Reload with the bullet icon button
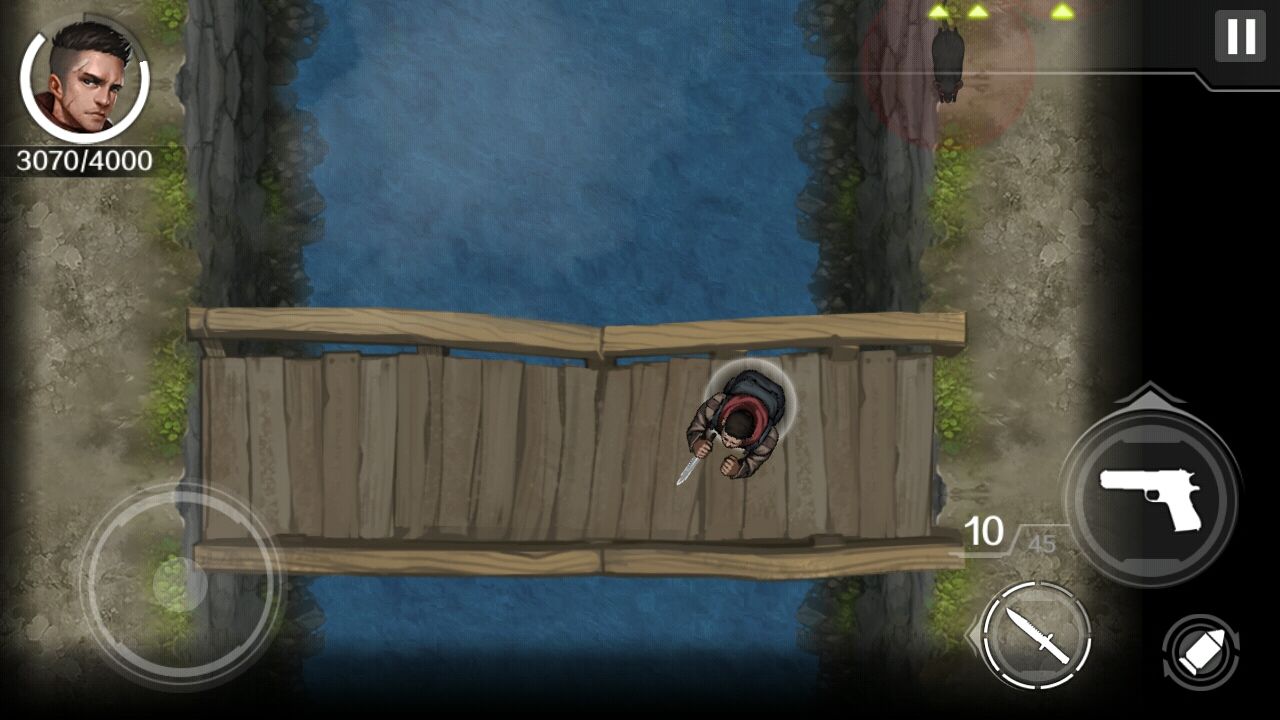This screenshot has height=720, width=1280. (x=1200, y=653)
